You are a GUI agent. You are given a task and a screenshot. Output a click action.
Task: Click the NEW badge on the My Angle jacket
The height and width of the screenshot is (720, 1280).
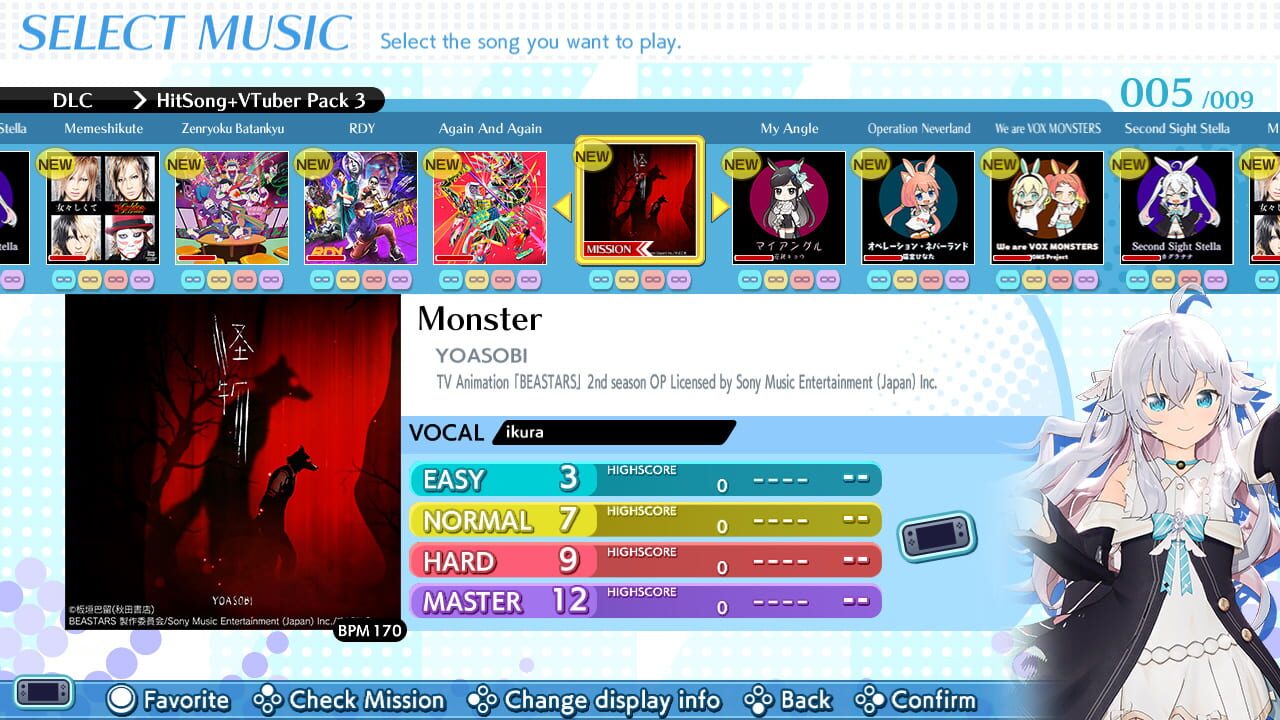[x=740, y=164]
